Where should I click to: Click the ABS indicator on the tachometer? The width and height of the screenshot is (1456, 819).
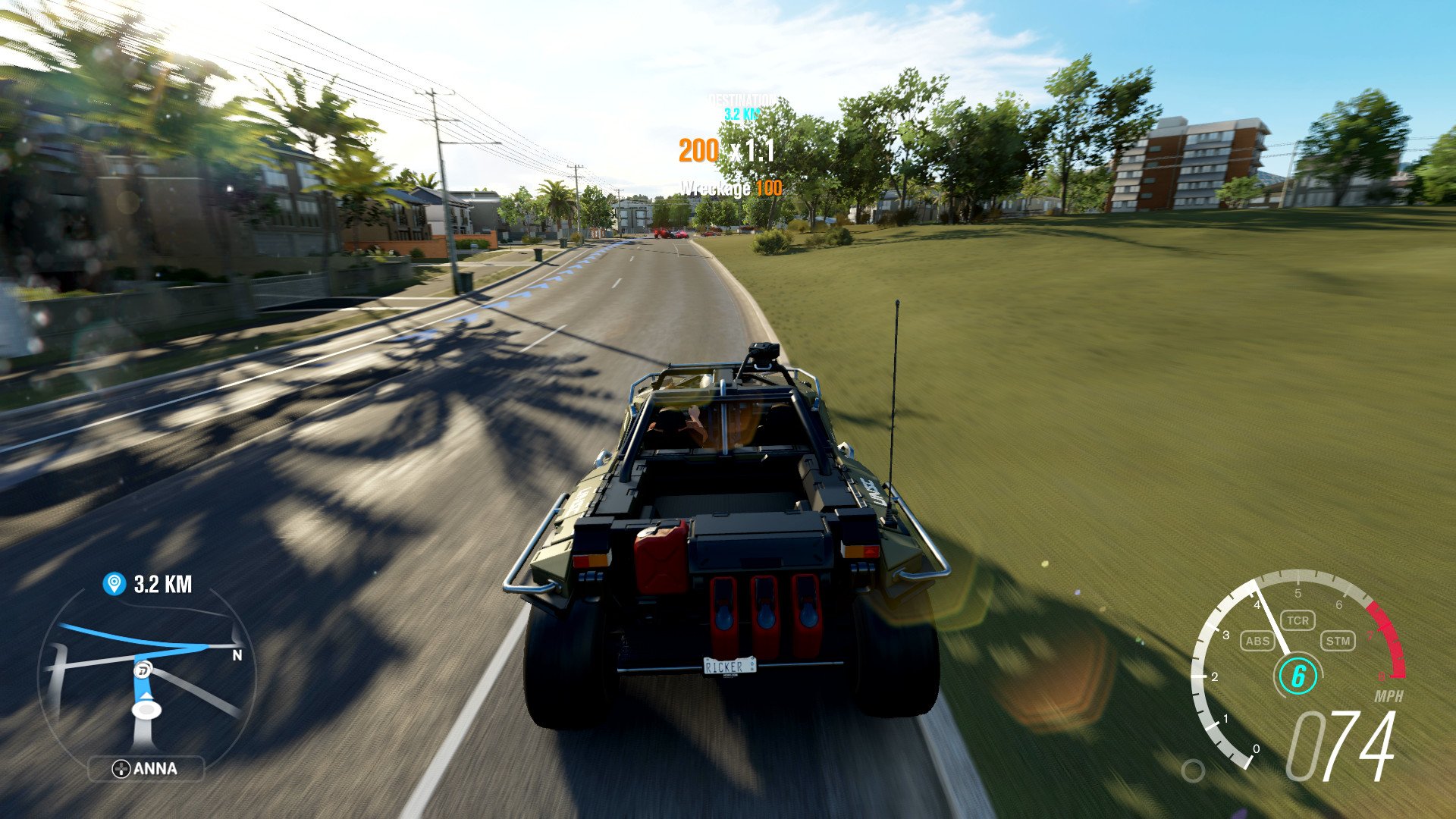coord(1257,641)
